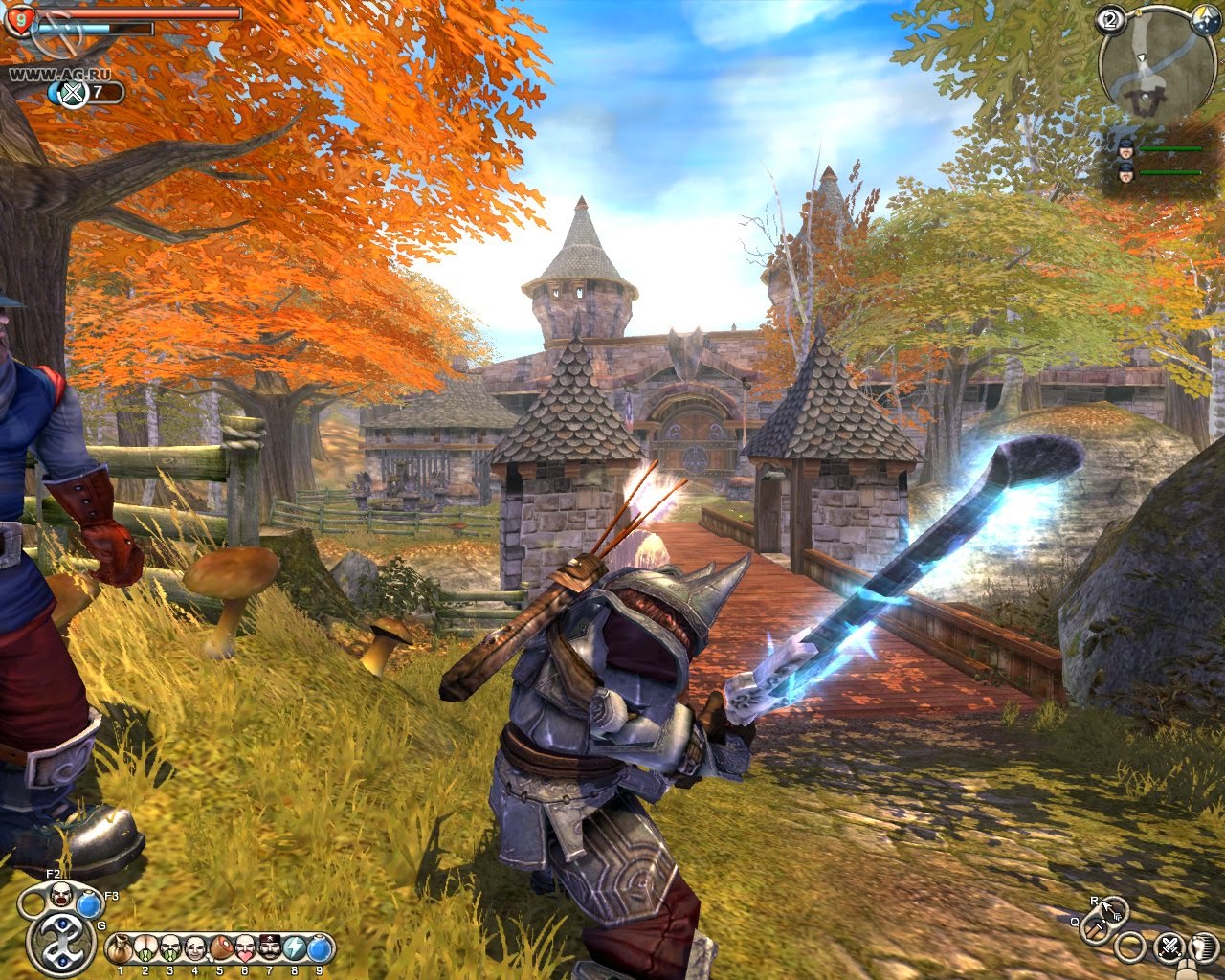The image size is (1225, 980).
Task: Click the first companion's green health bar
Action: tap(1170, 148)
